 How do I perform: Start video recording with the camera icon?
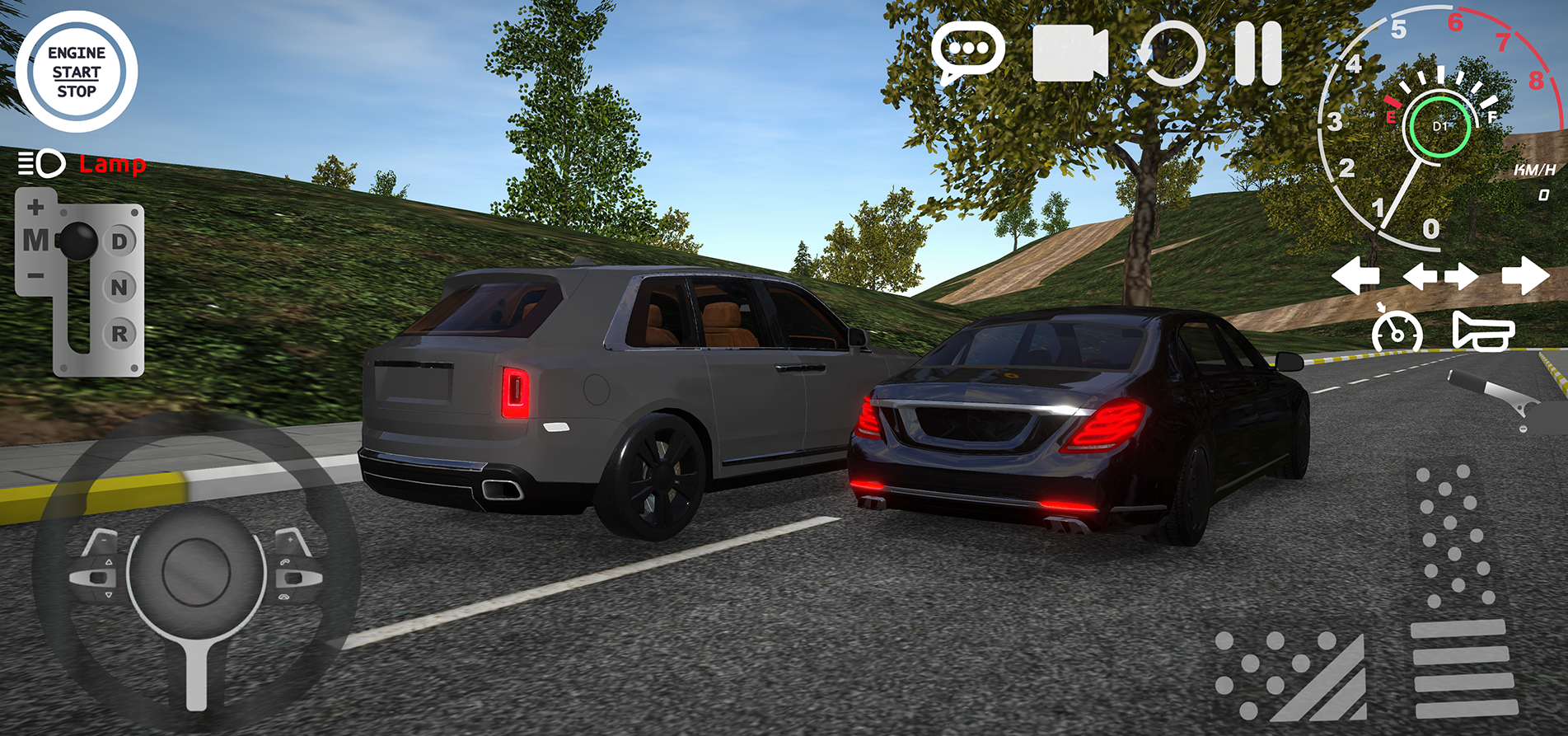pyautogui.click(x=1069, y=51)
